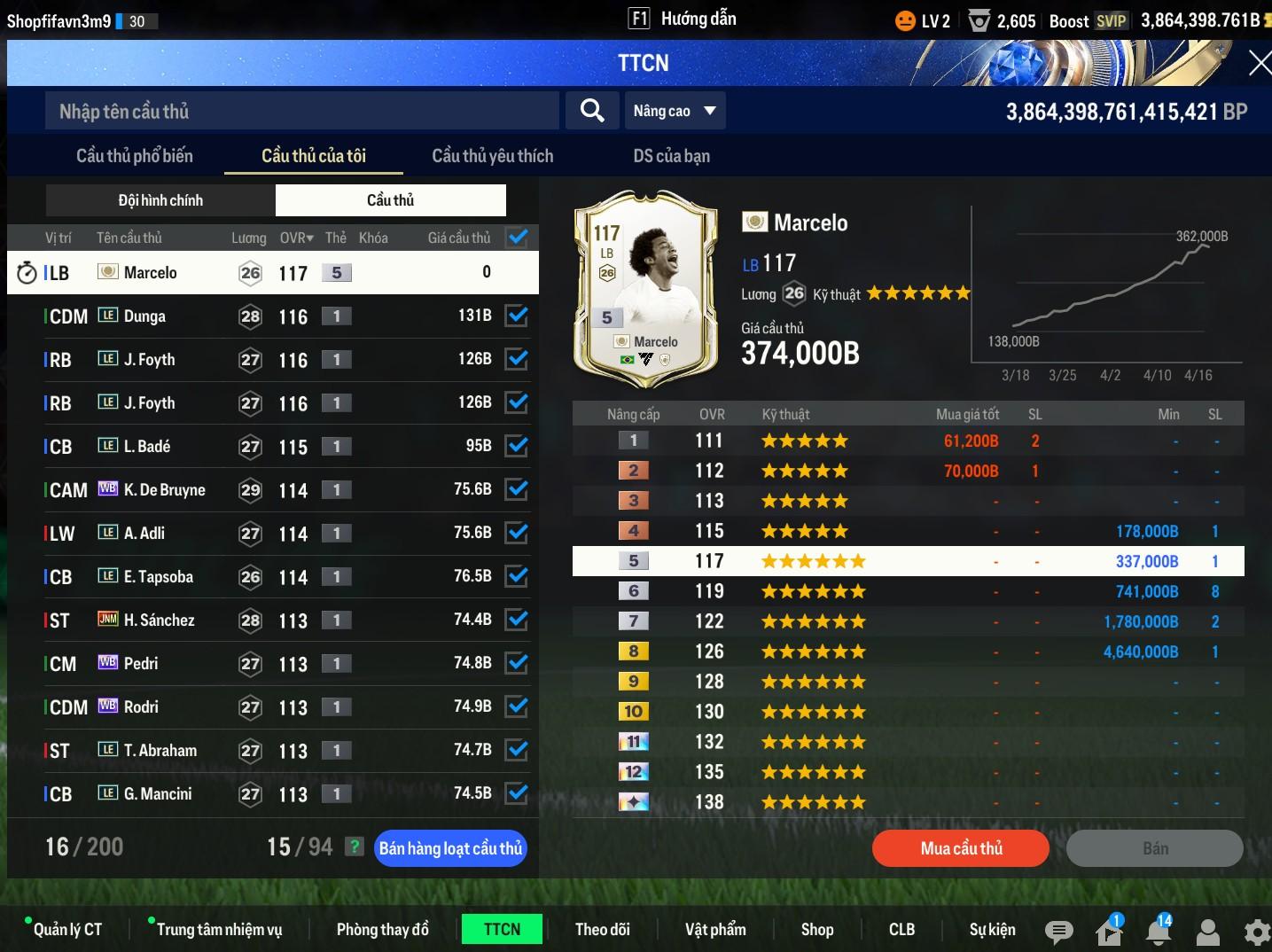Toggle the select-all checkbox in the header
Screen dimensions: 1272x952
[517, 238]
